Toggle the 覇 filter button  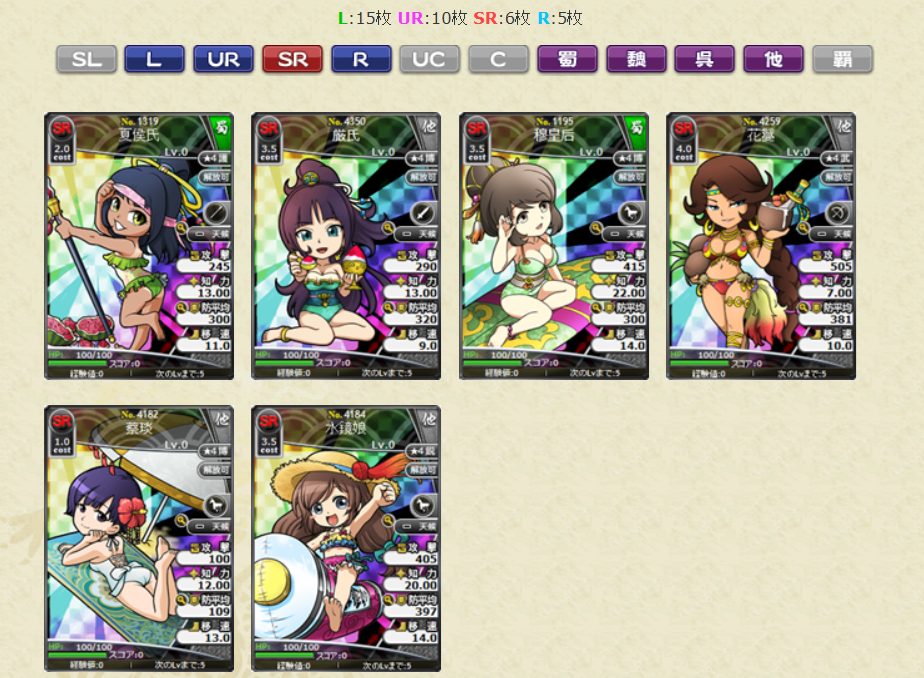tap(842, 59)
